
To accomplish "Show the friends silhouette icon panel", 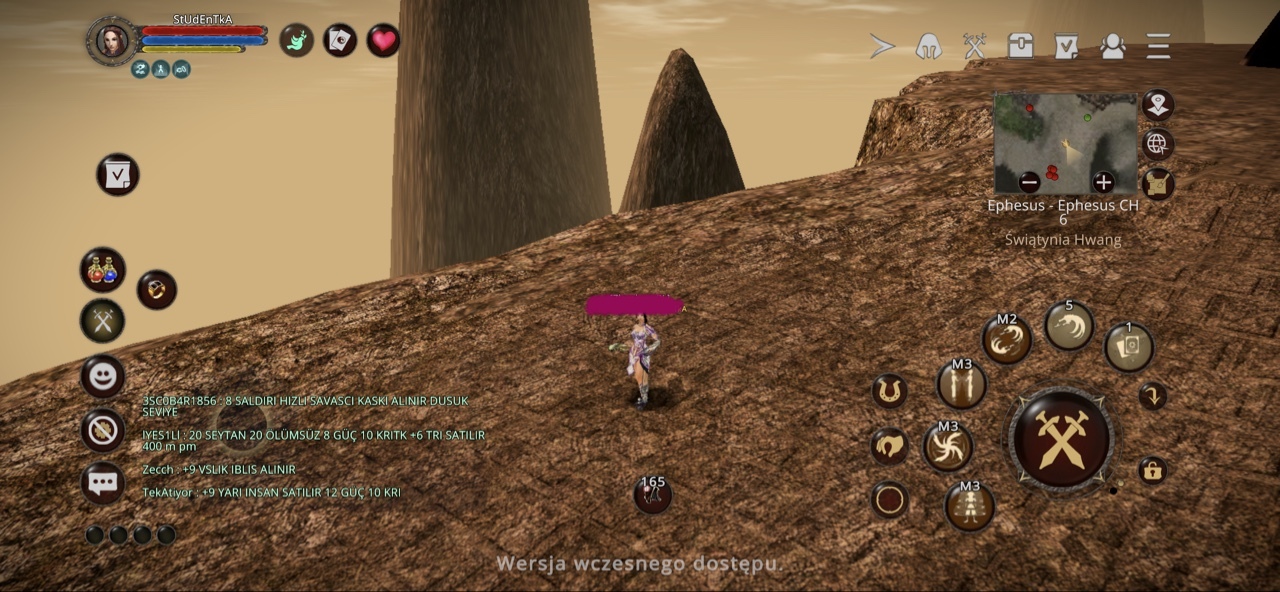I will point(1112,46).
